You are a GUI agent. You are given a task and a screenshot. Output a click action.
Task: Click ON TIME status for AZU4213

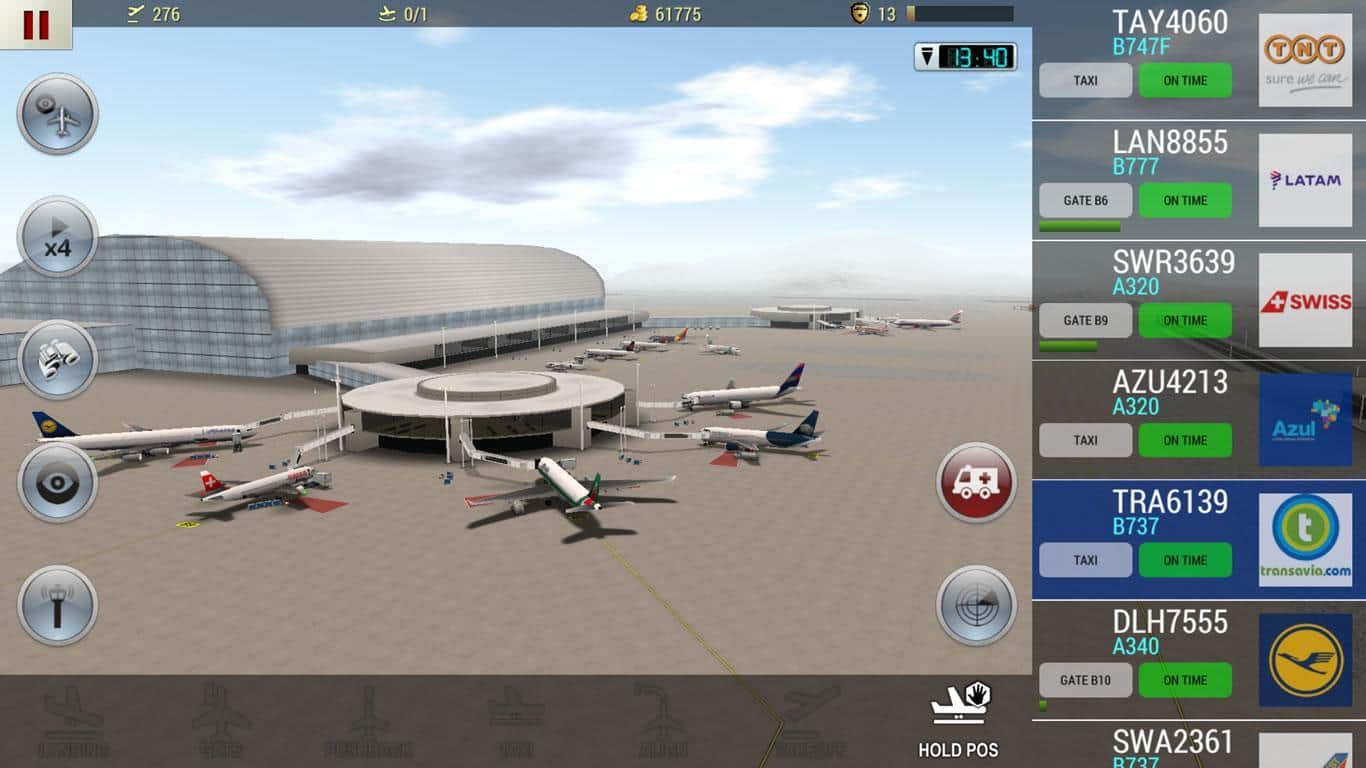click(1185, 440)
